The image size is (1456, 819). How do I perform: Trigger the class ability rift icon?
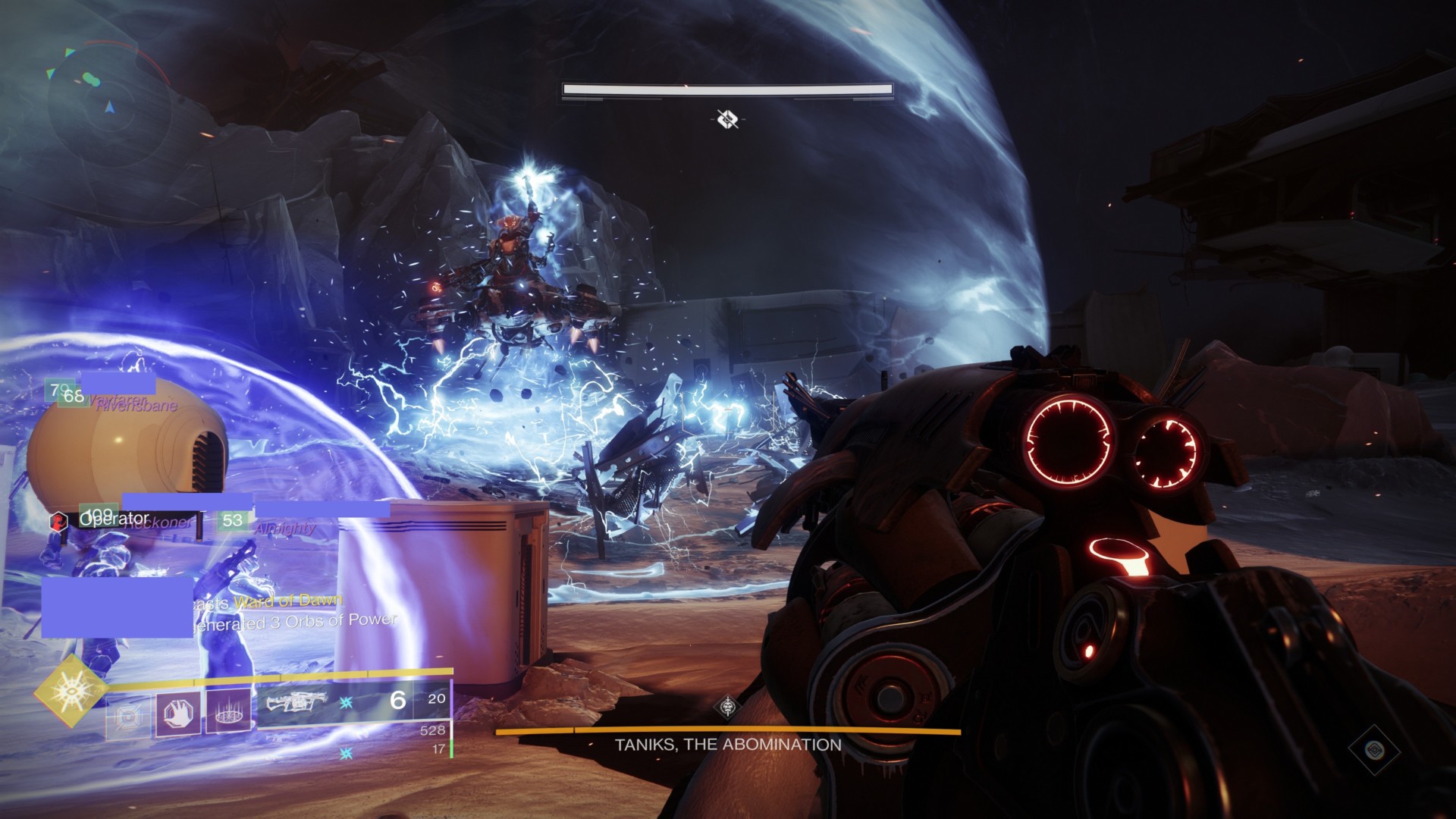coord(227,714)
